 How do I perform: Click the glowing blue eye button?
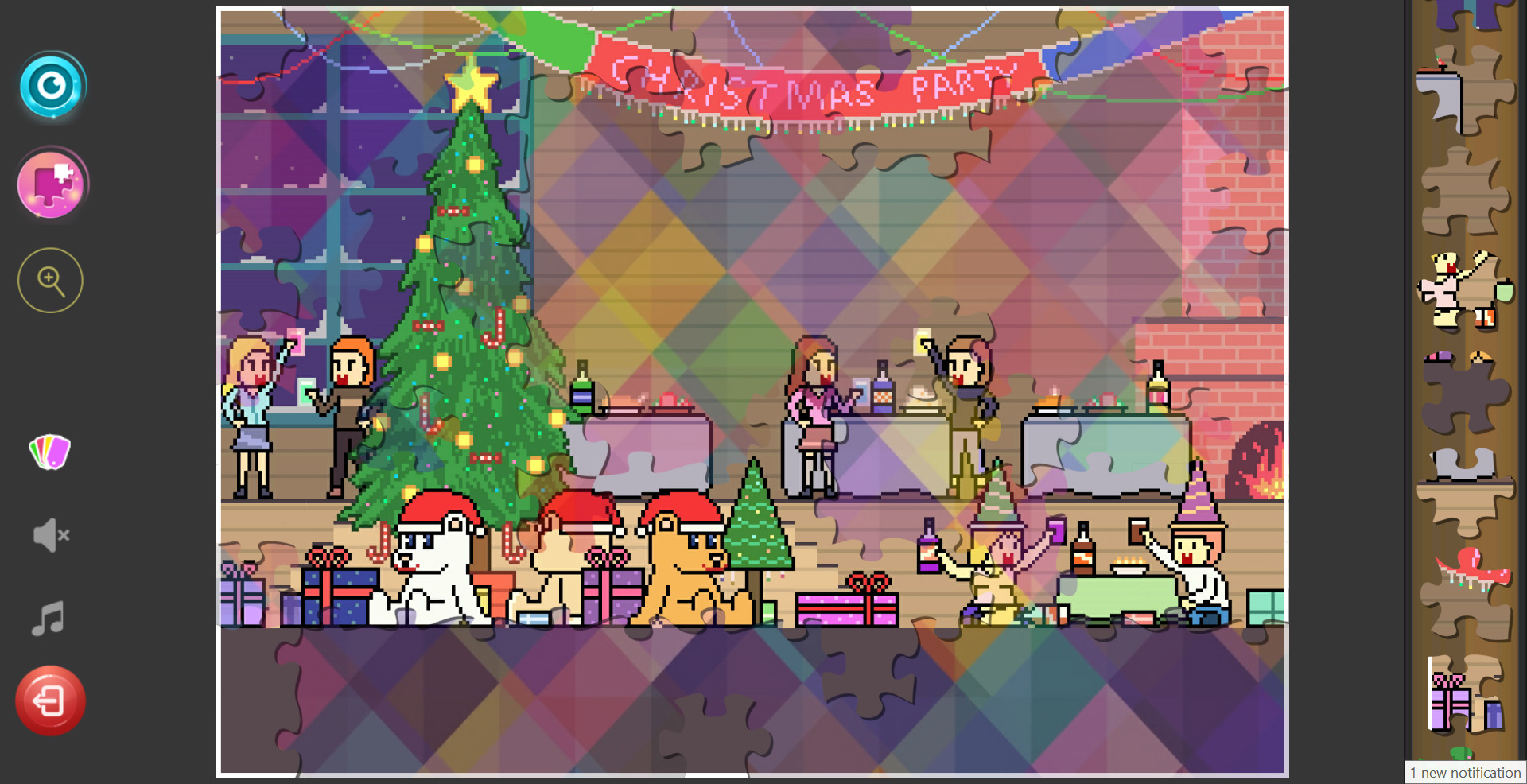pyautogui.click(x=50, y=86)
